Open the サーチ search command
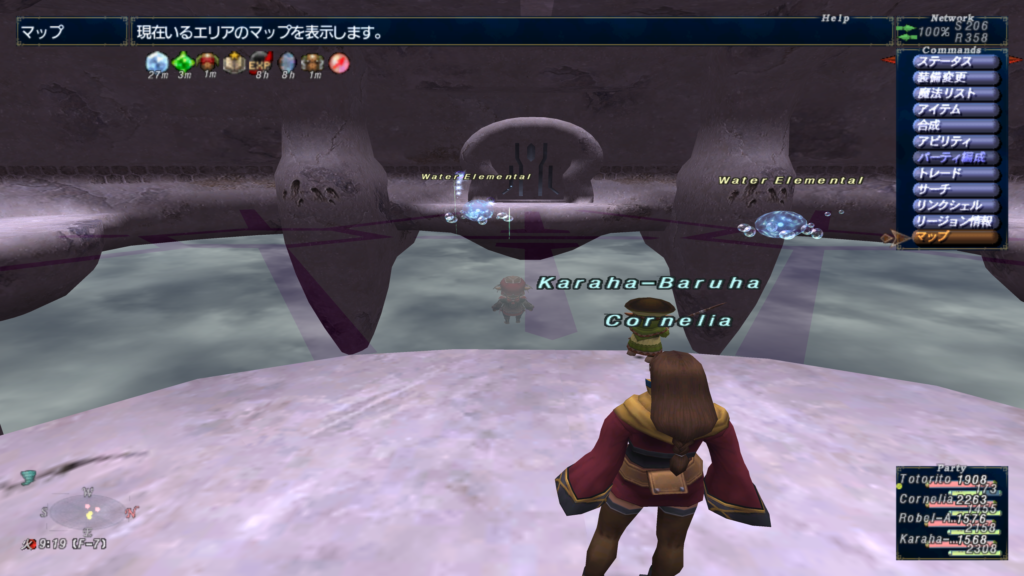The height and width of the screenshot is (576, 1024). click(x=955, y=189)
